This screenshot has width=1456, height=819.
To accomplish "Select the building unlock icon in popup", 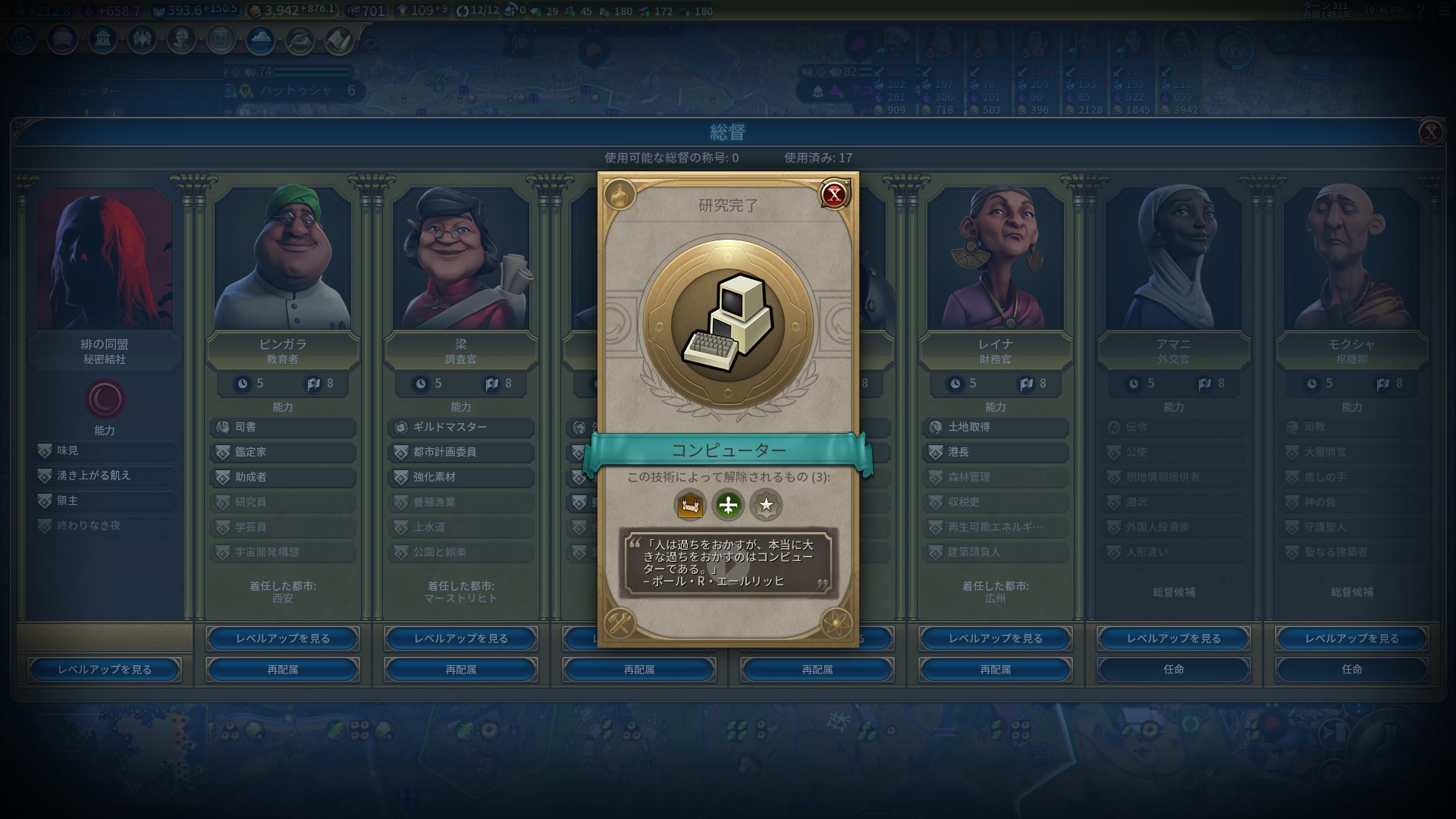I will (x=690, y=505).
